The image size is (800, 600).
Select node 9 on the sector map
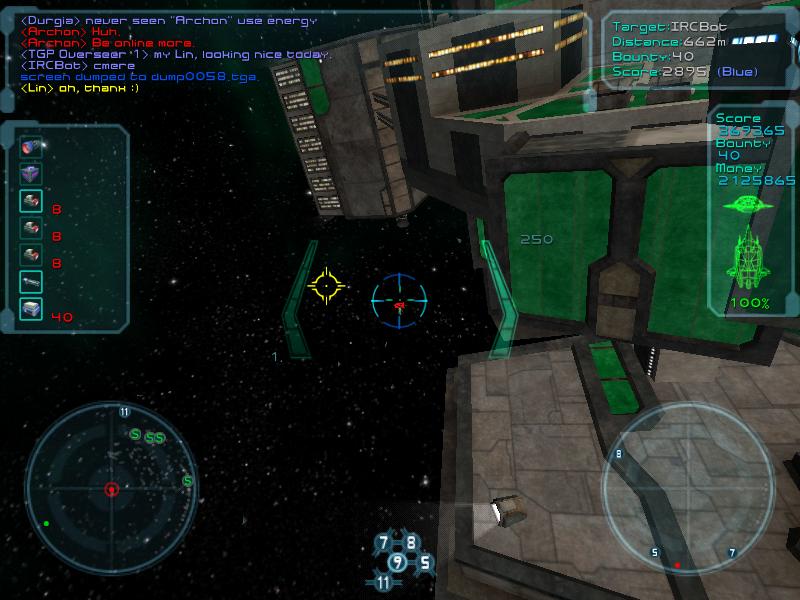(x=397, y=562)
